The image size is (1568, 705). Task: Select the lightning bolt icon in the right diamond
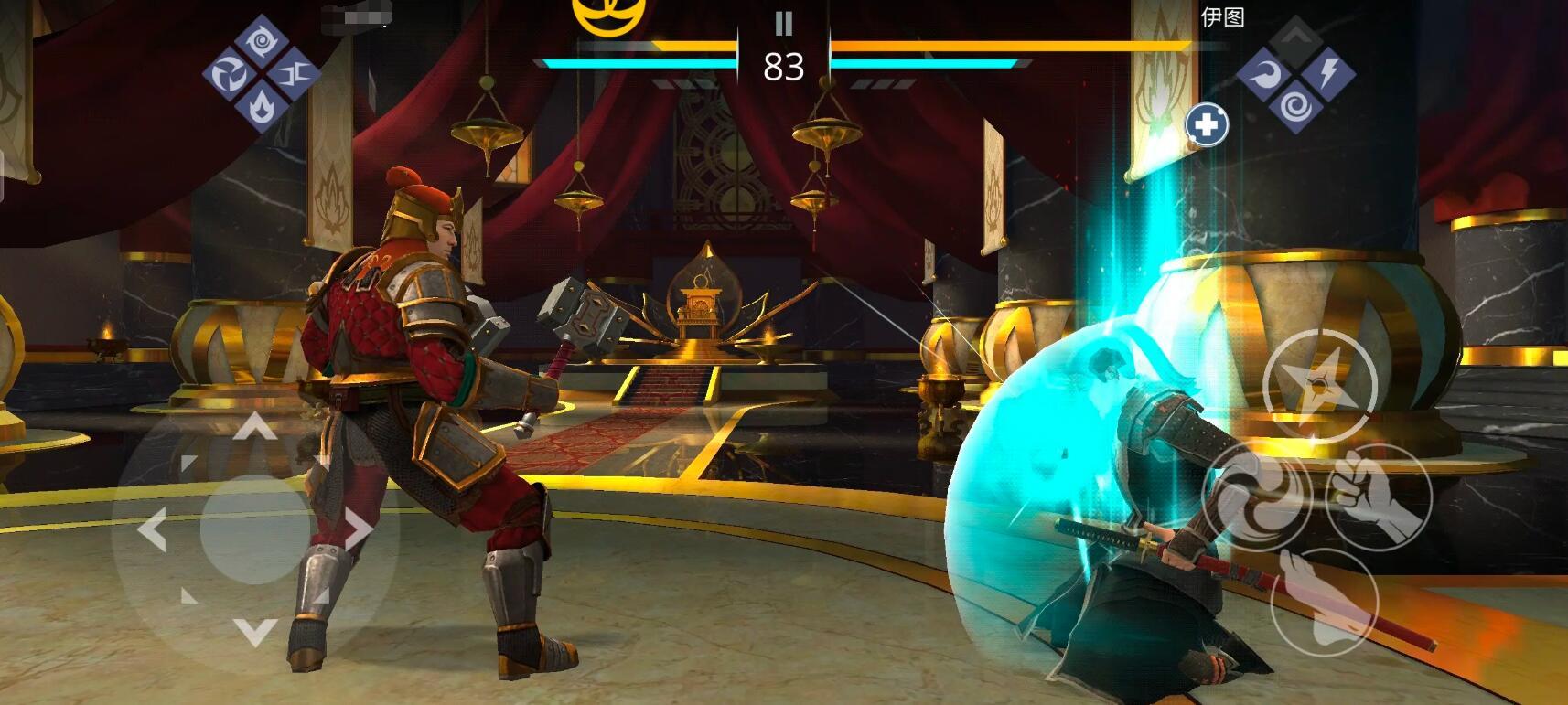(x=1328, y=72)
